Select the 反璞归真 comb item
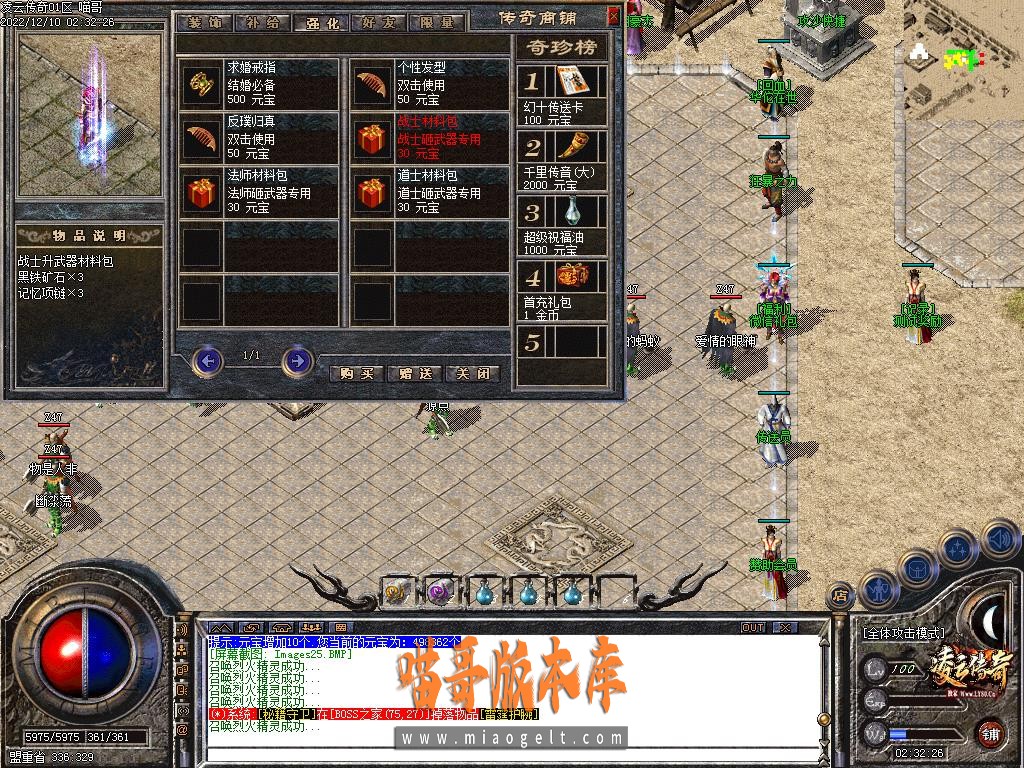 pos(202,138)
